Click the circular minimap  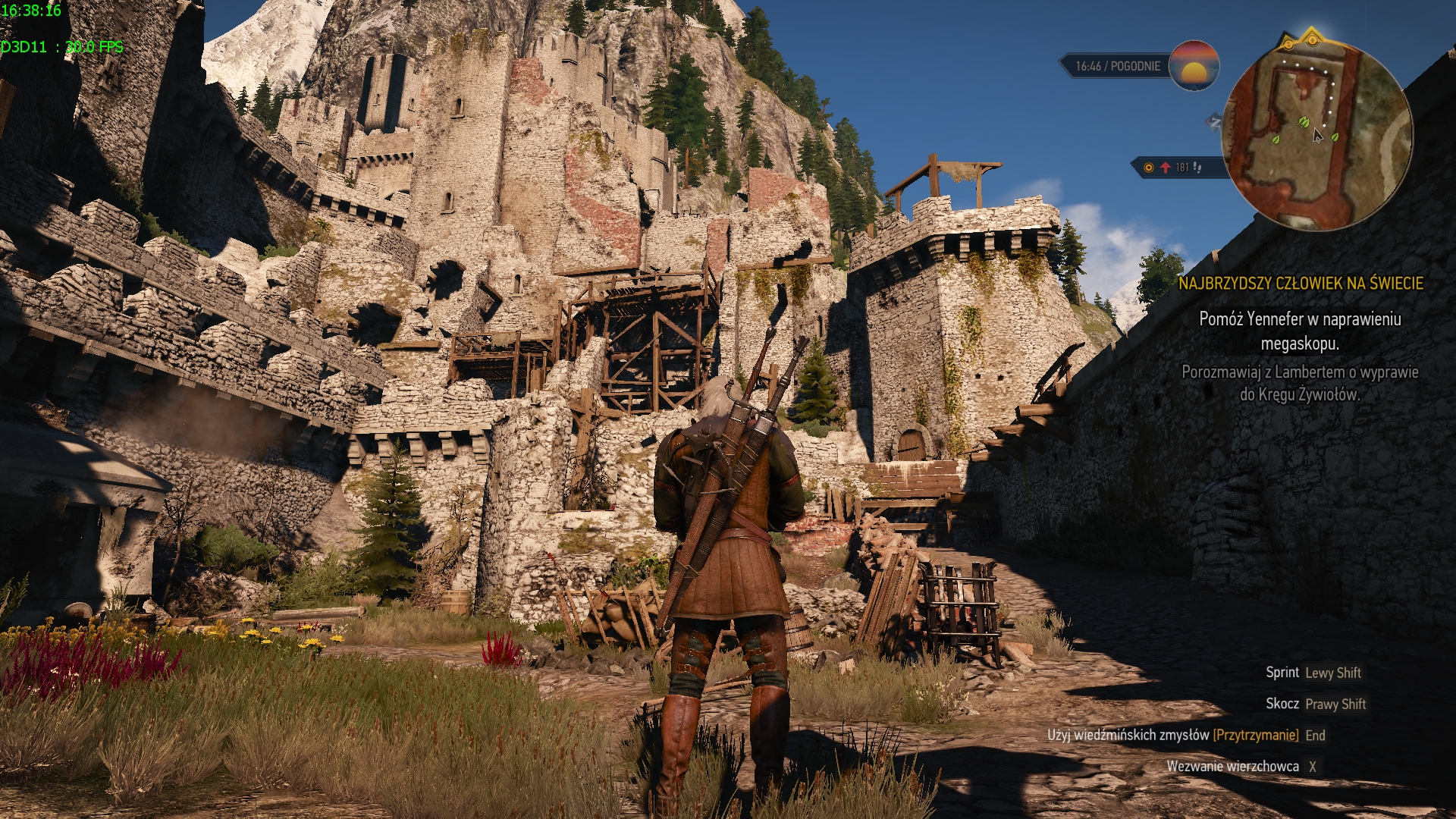[x=1316, y=136]
